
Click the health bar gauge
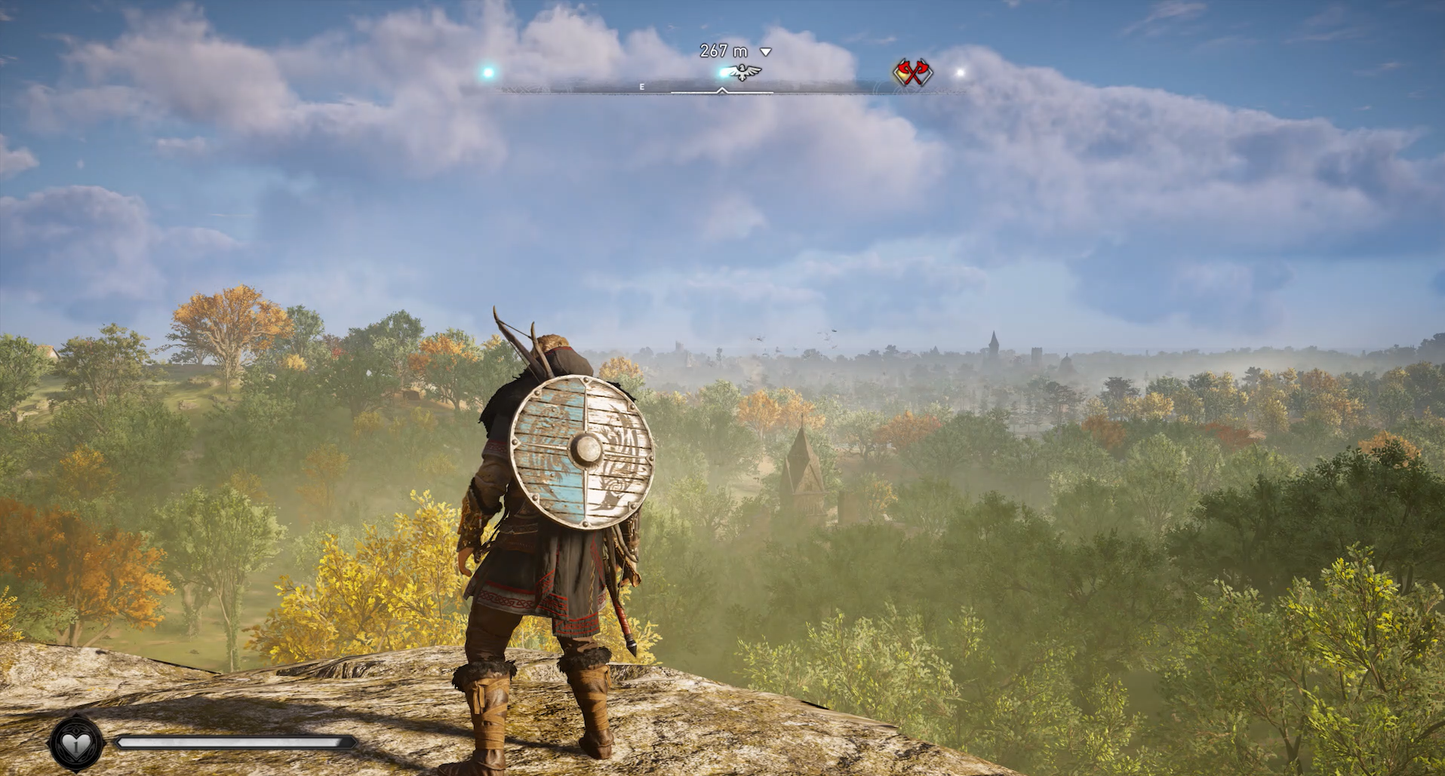coord(230,742)
